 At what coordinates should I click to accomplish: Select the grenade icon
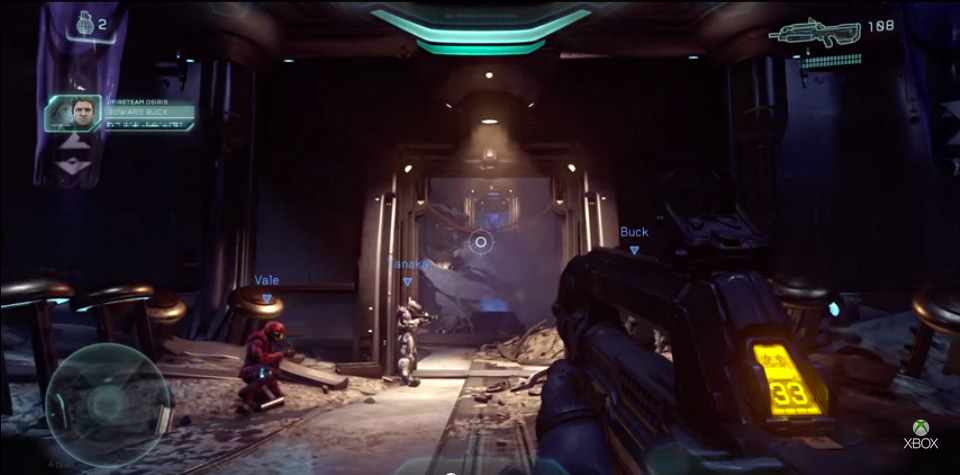[84, 22]
